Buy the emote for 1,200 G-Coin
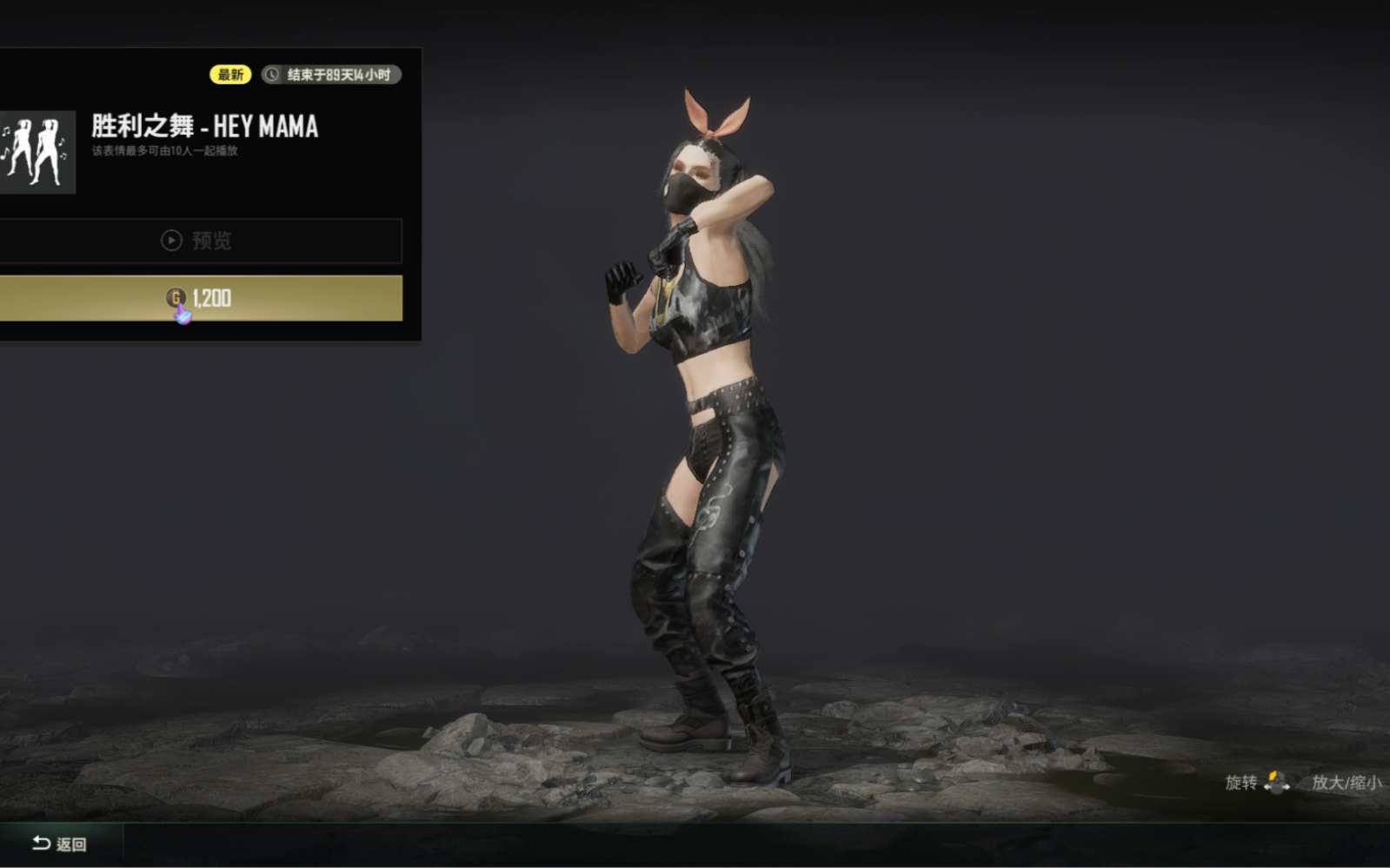 (x=200, y=298)
